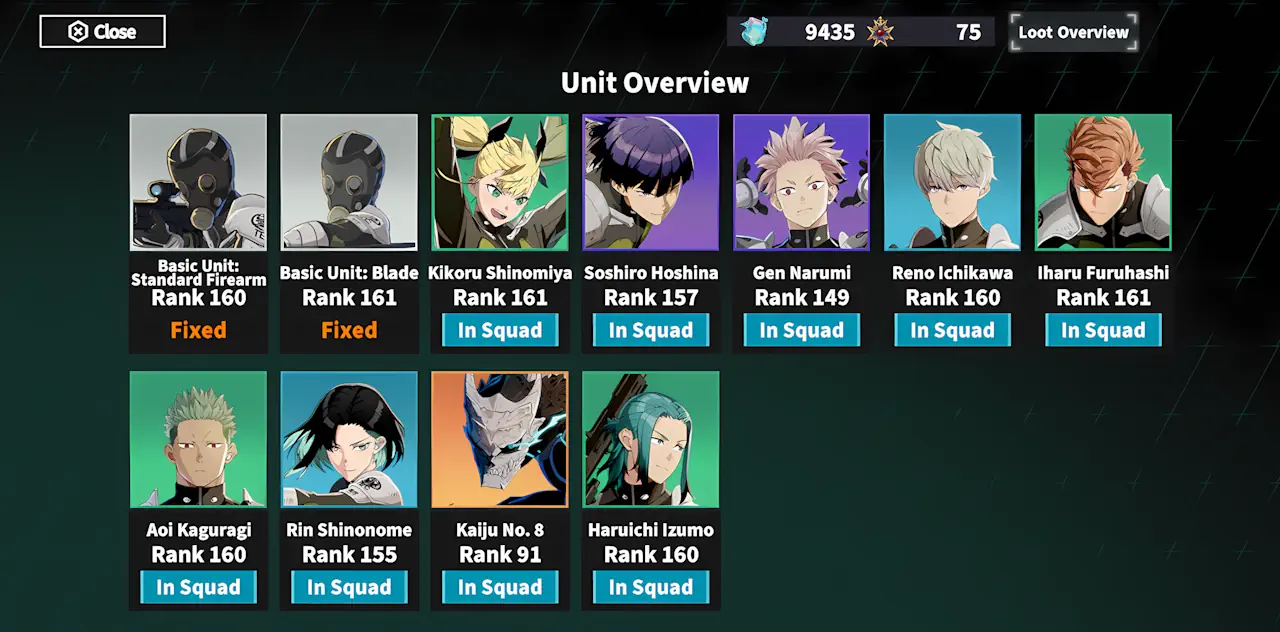
Task: Toggle Rin Shinonome's In Squad button
Action: click(x=349, y=587)
